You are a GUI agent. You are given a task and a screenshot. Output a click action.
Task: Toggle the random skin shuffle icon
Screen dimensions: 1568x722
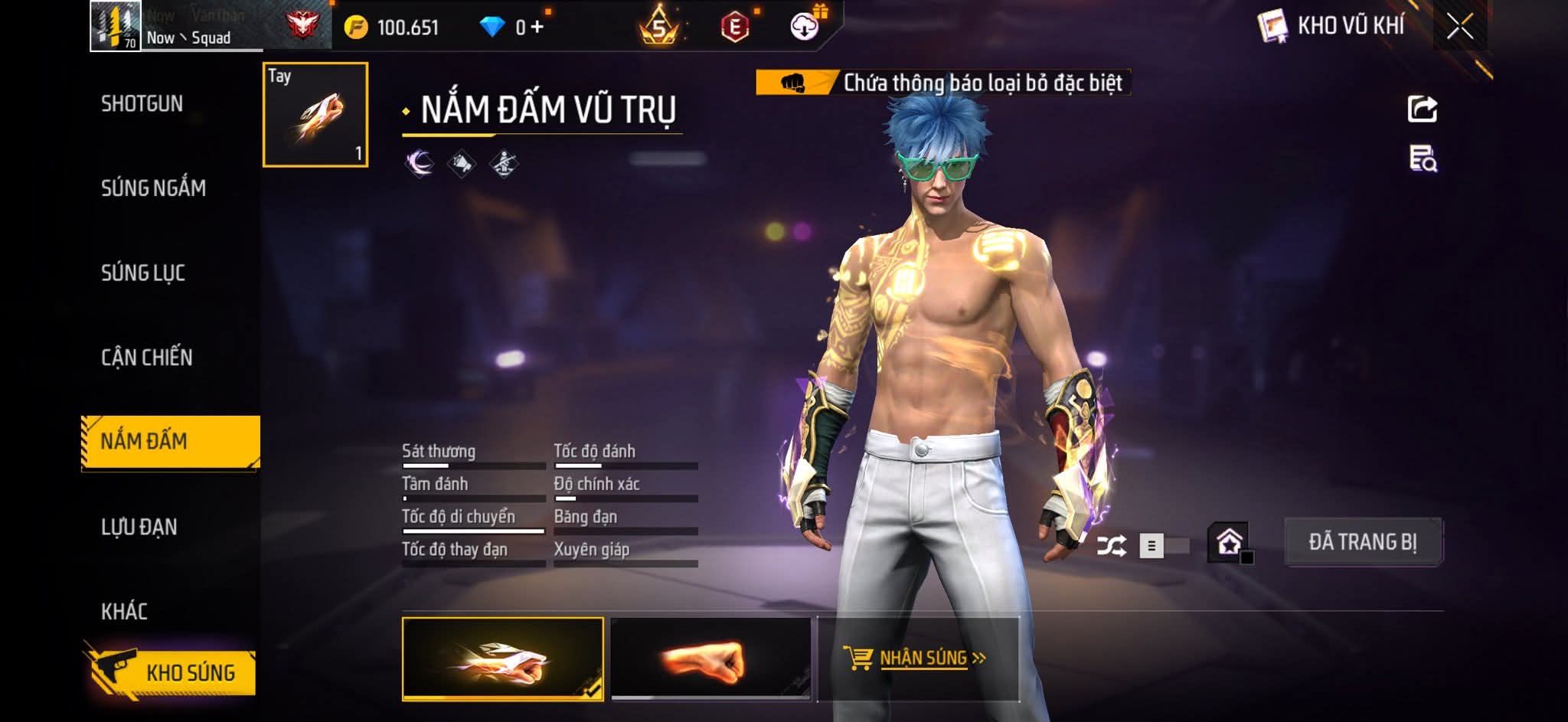pyautogui.click(x=1111, y=546)
